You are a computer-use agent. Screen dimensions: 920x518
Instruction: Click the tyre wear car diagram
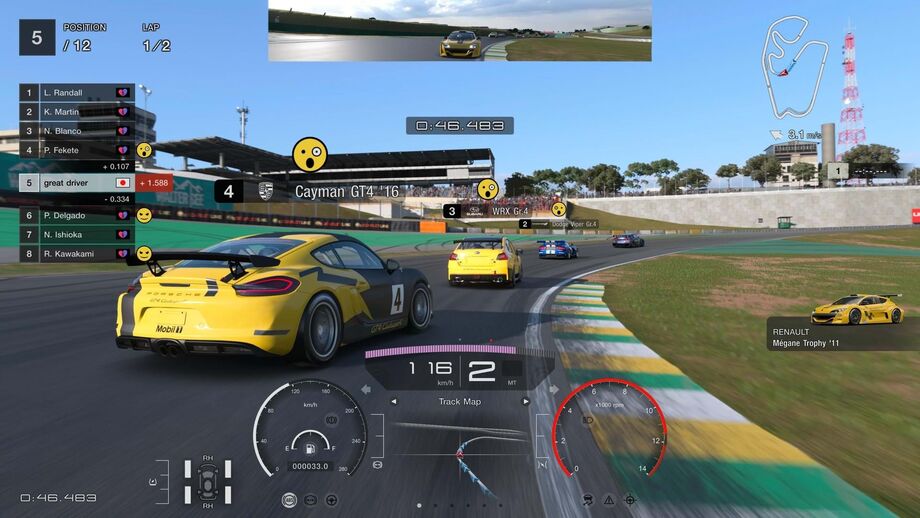[x=207, y=482]
